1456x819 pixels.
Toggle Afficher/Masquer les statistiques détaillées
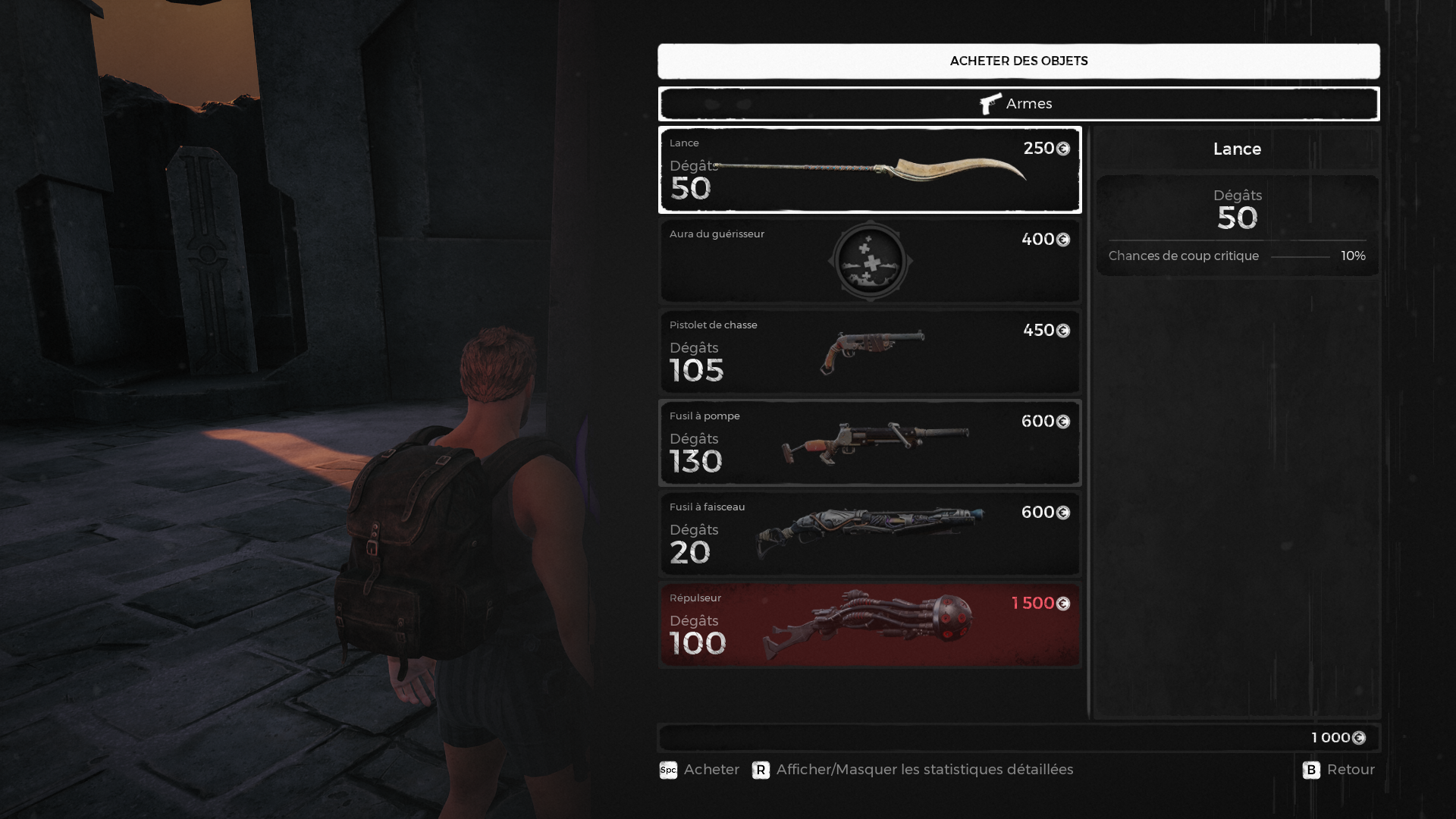click(x=913, y=770)
